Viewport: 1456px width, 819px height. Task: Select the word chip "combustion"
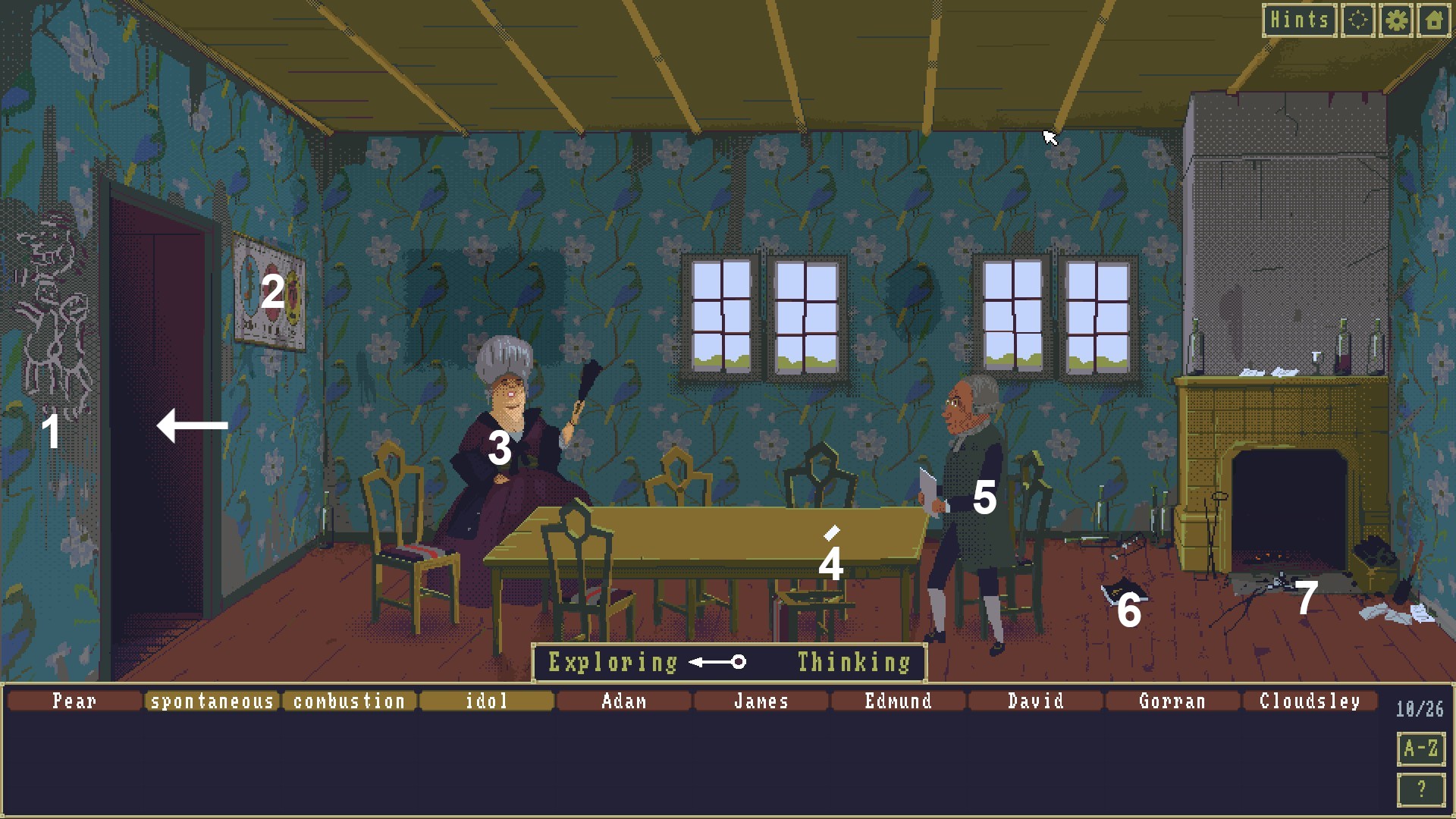pos(351,701)
